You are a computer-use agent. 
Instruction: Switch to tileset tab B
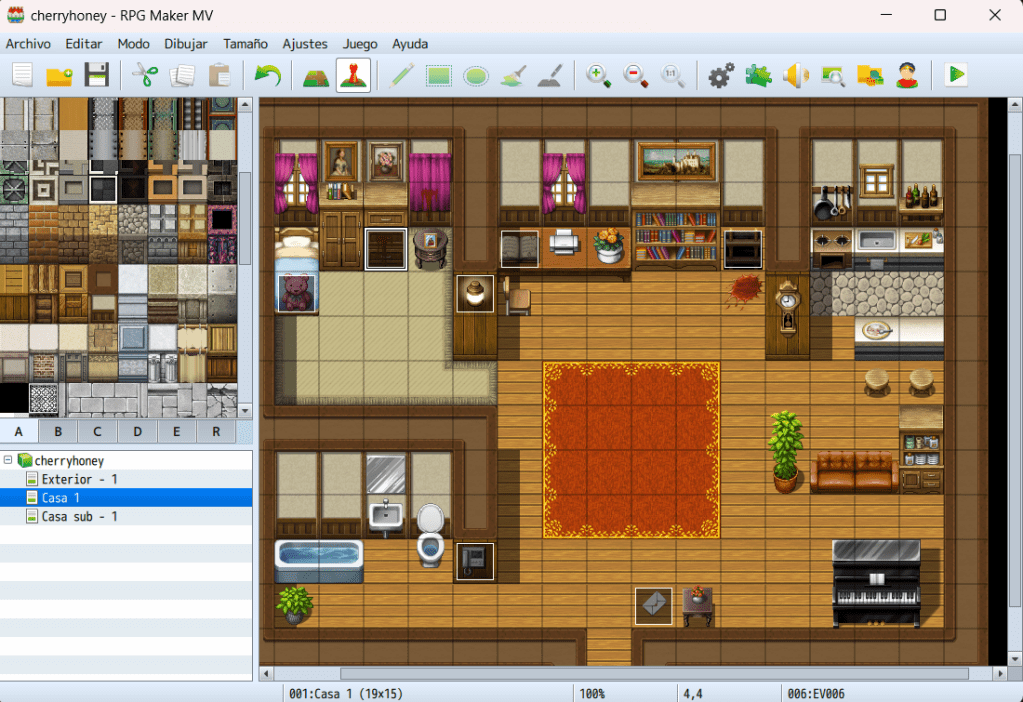(58, 432)
